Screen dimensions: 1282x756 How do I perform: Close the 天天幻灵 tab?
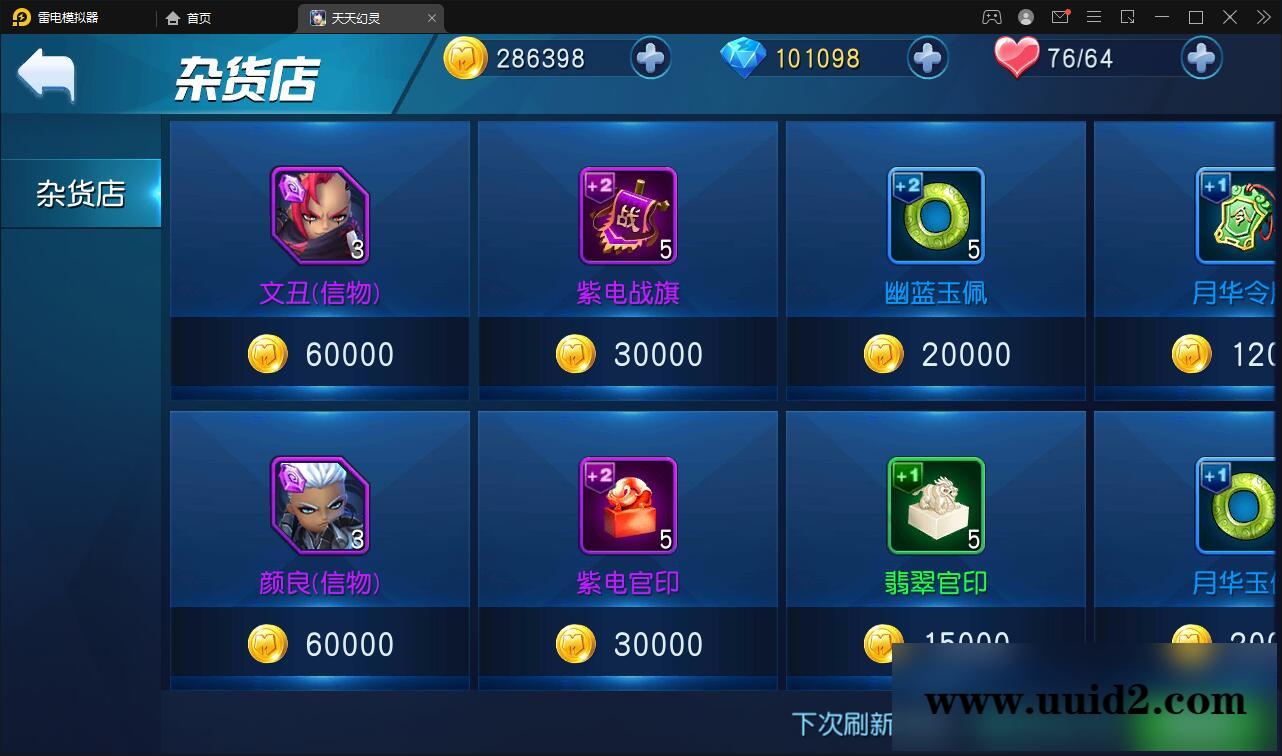[431, 17]
